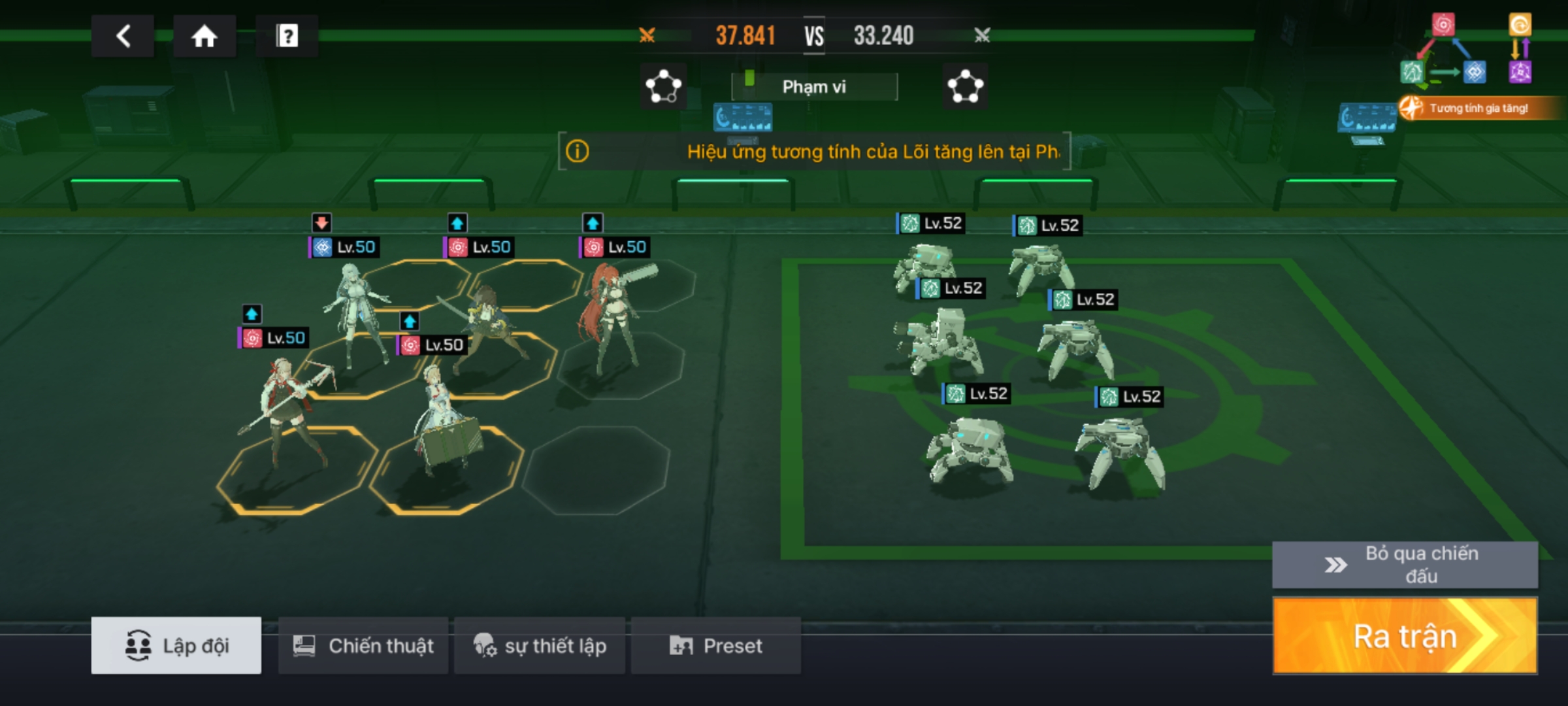Open the orange info circle notice

click(x=577, y=152)
